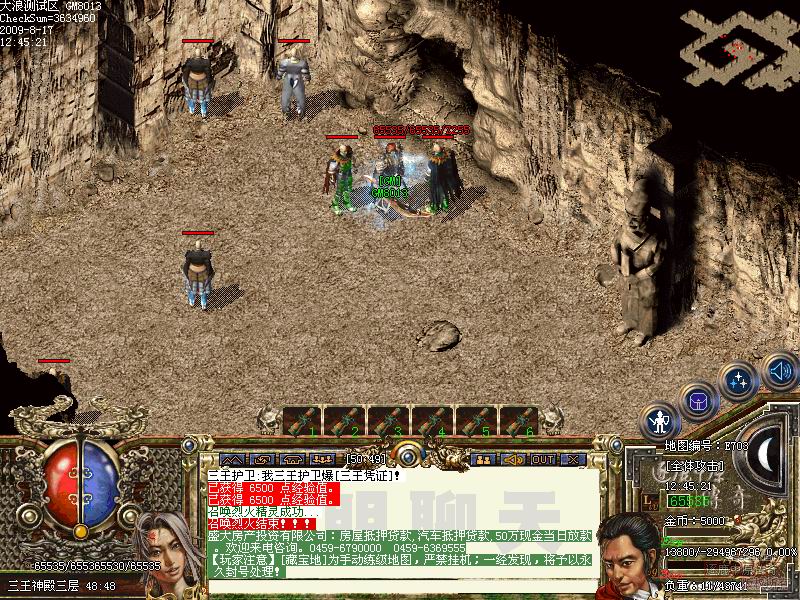The height and width of the screenshot is (600, 800).
Task: Use the item in belt slot 5
Action: [477, 421]
